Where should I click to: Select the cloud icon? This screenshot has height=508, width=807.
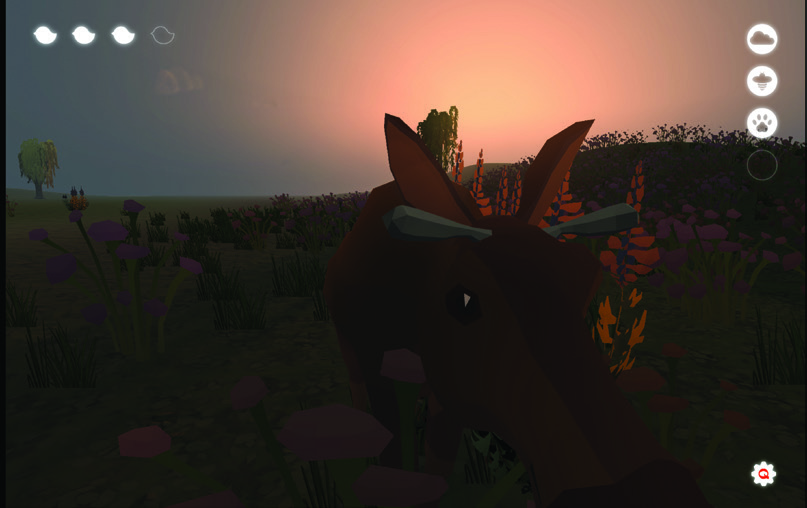[x=762, y=39]
